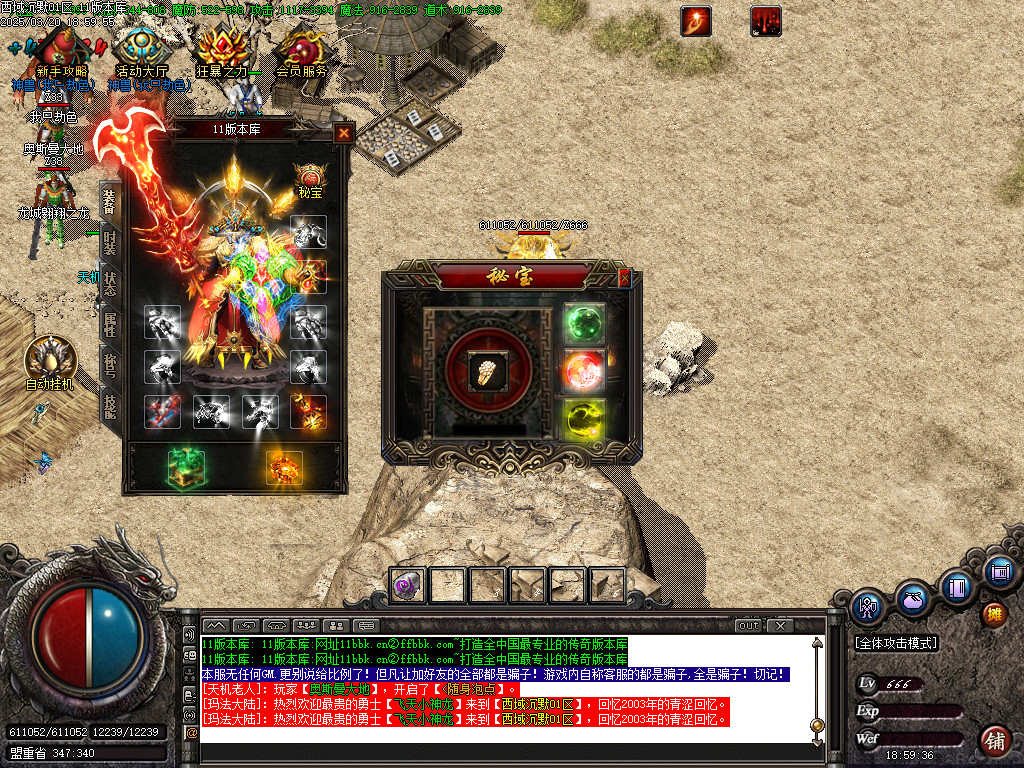Click the 秘宝 emblem in character panel
This screenshot has width=1024, height=768.
click(x=309, y=179)
